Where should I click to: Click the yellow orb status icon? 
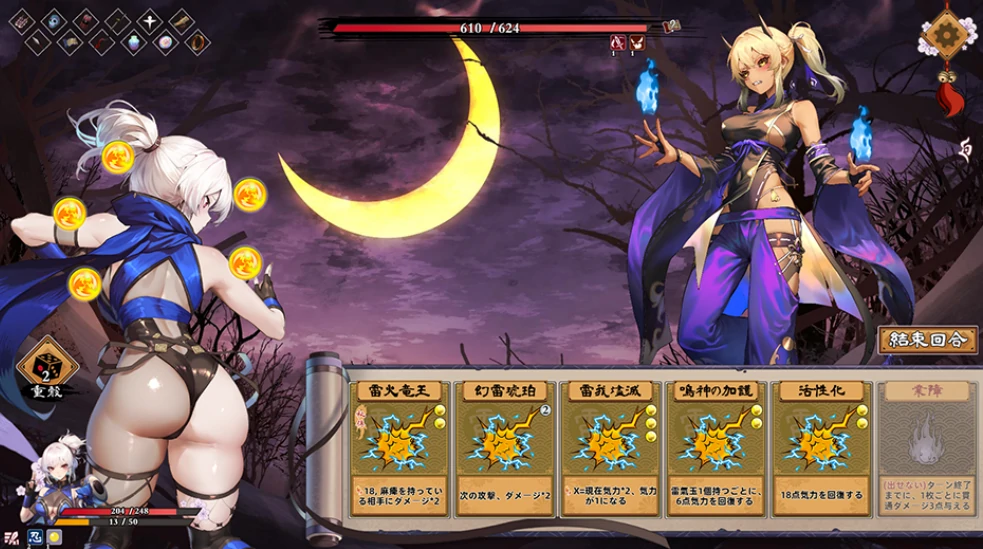(54, 537)
